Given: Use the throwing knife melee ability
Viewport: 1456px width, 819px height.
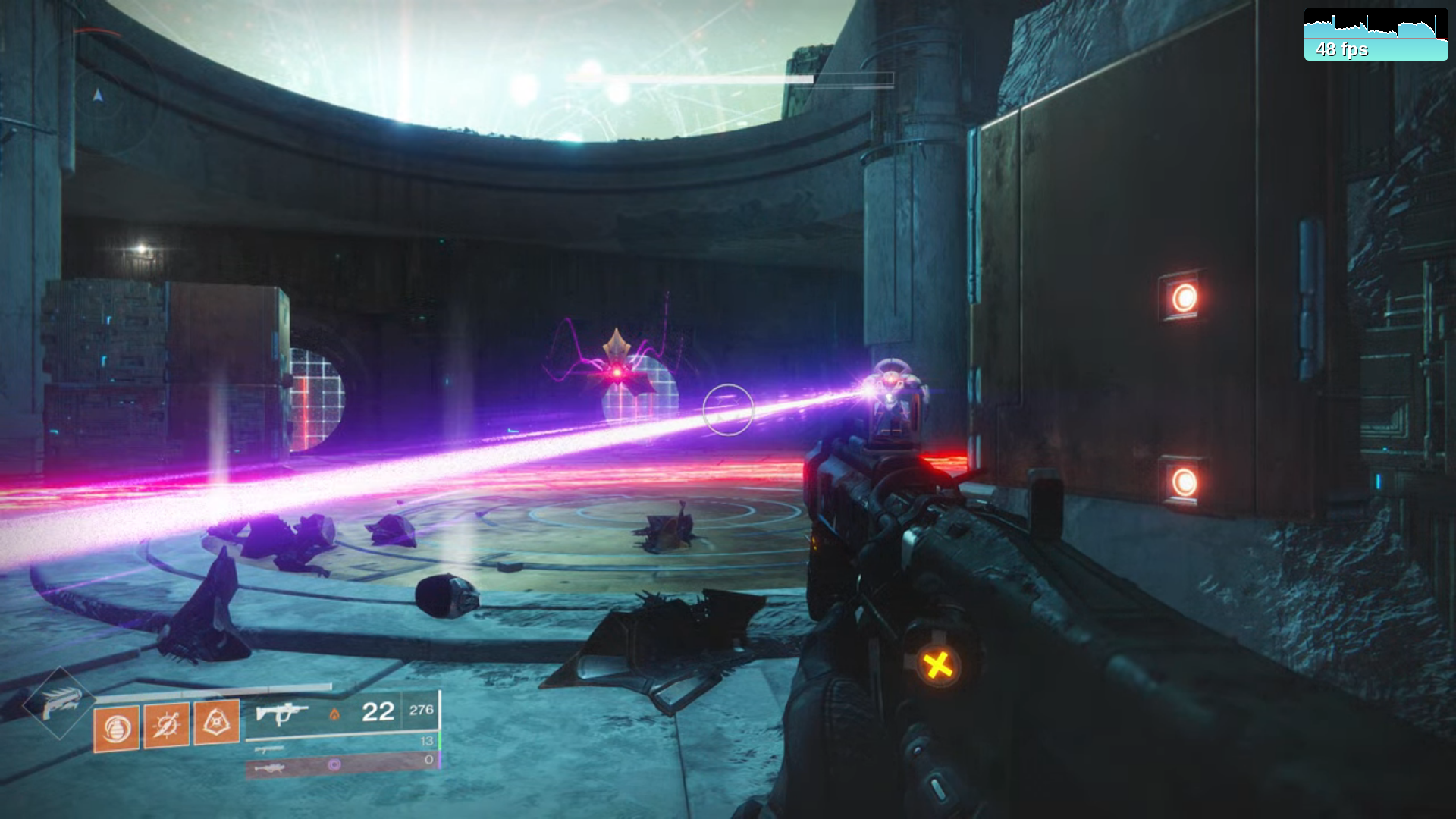Looking at the screenshot, I should point(167,725).
